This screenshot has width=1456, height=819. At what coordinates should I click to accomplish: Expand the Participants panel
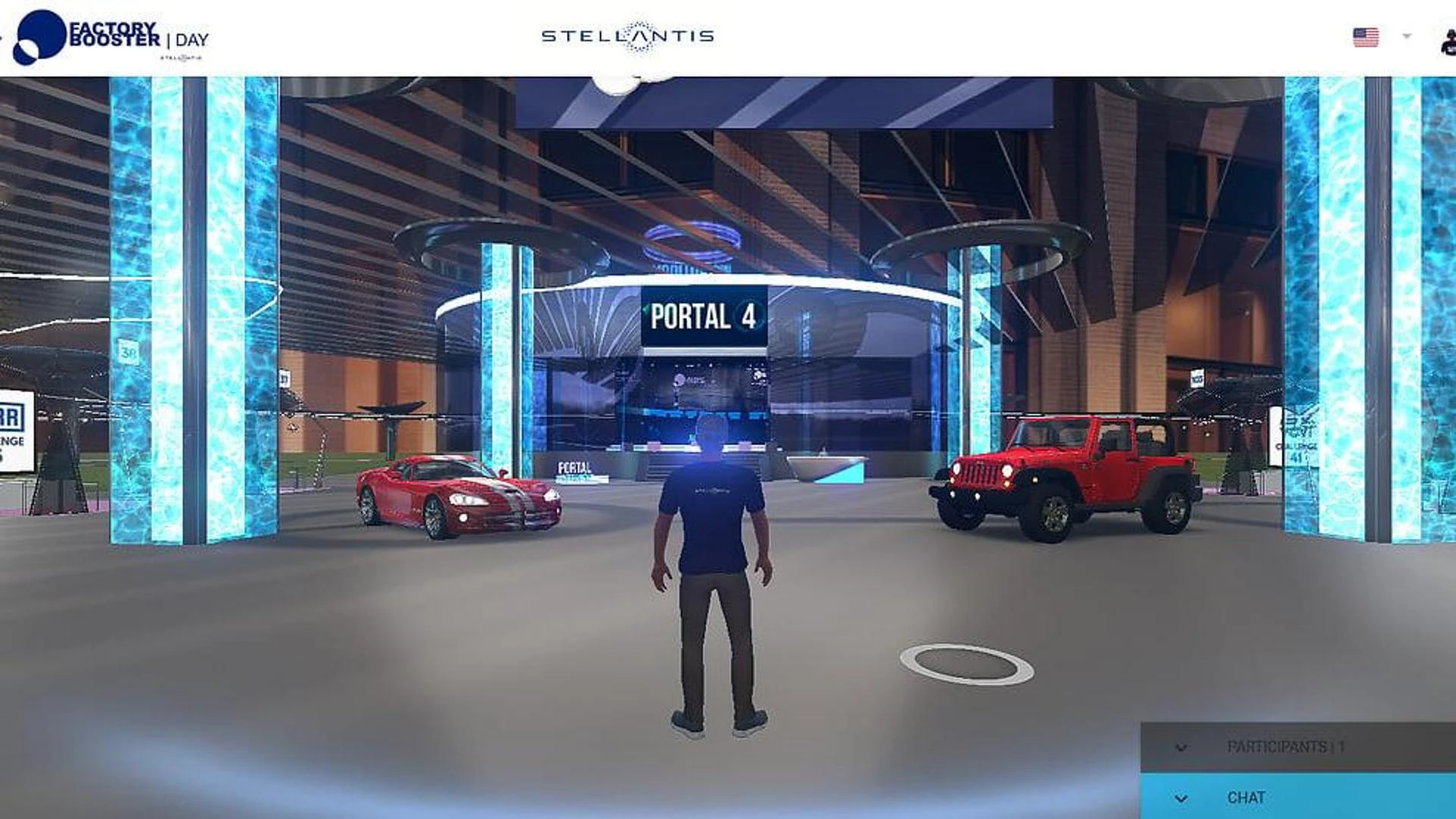(1180, 748)
